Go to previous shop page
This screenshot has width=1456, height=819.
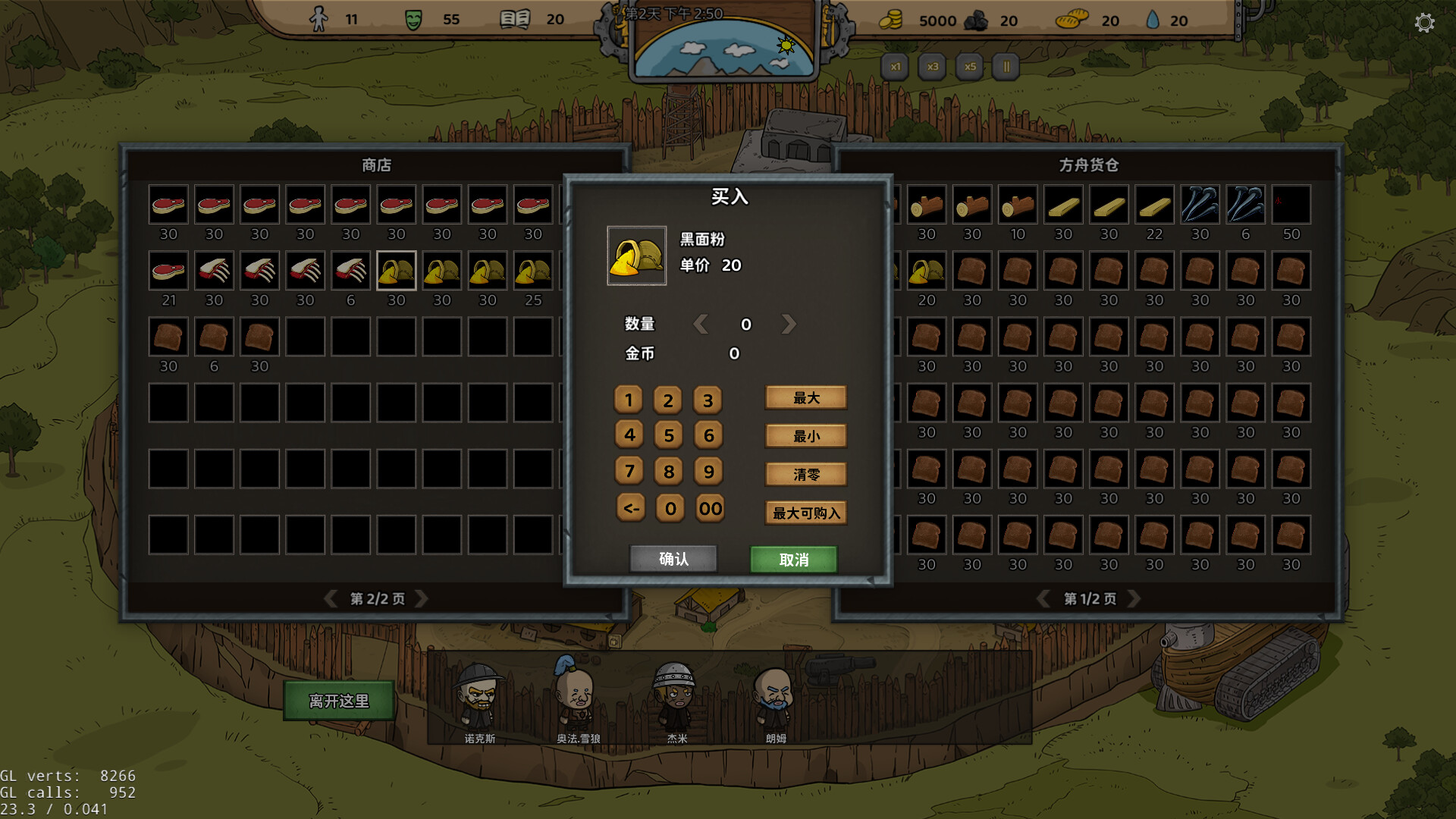(331, 599)
